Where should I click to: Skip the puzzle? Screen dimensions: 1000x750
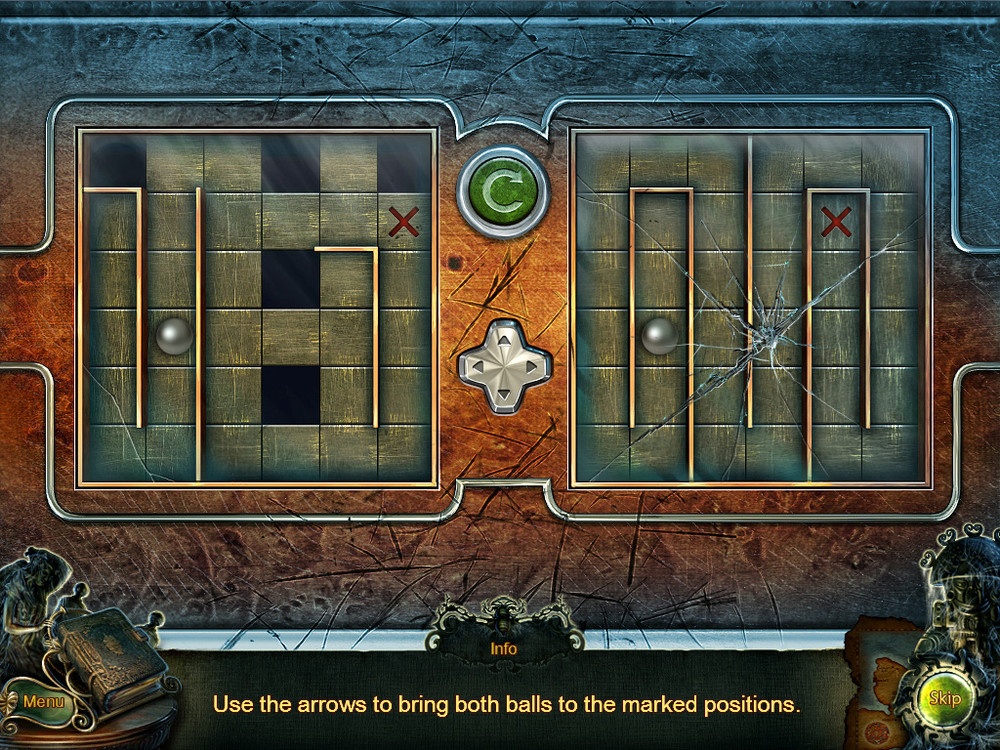[944, 697]
